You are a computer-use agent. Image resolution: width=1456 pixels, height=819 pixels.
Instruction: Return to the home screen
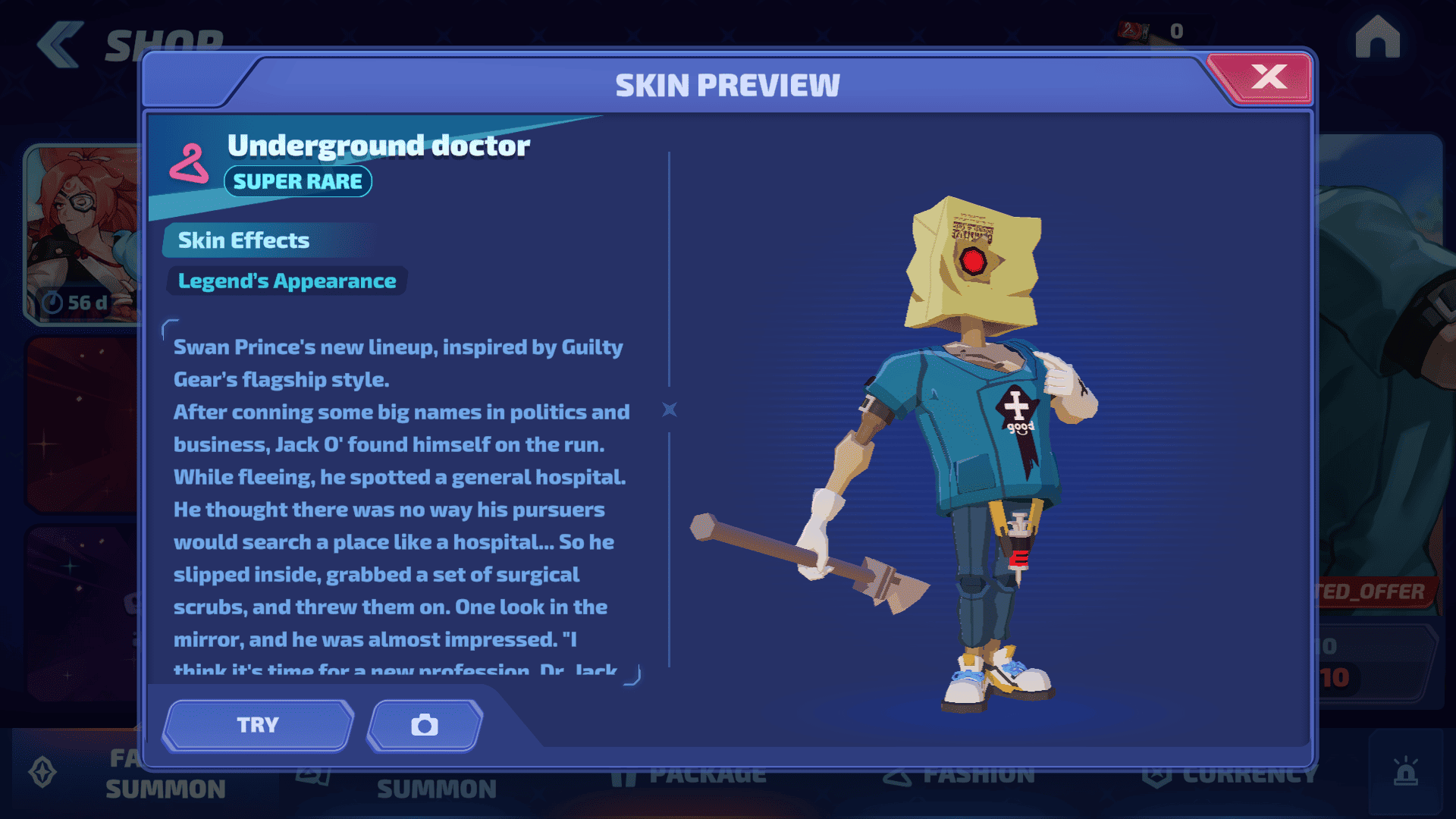1377,38
